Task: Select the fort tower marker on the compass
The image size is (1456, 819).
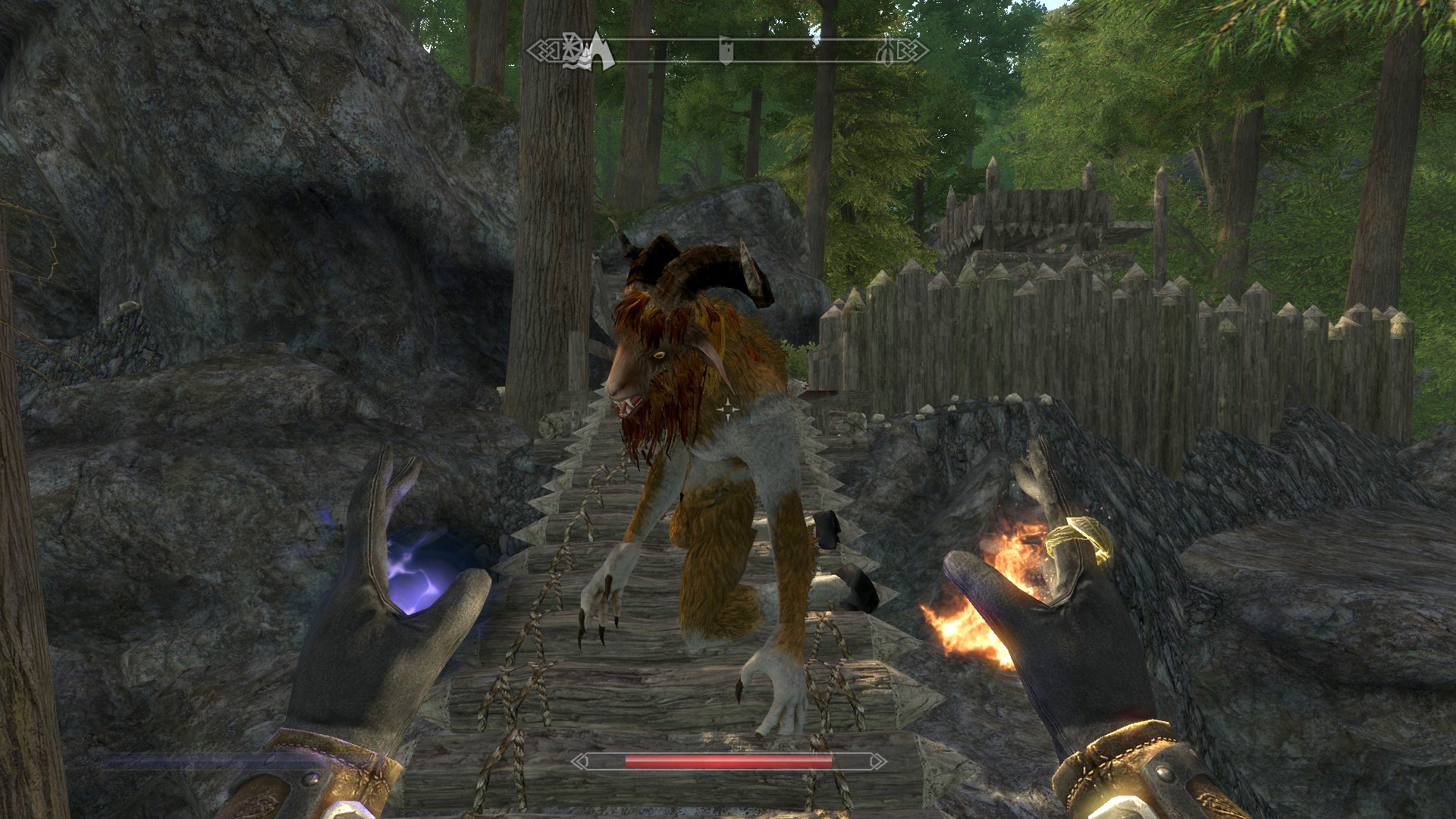Action: click(x=726, y=50)
